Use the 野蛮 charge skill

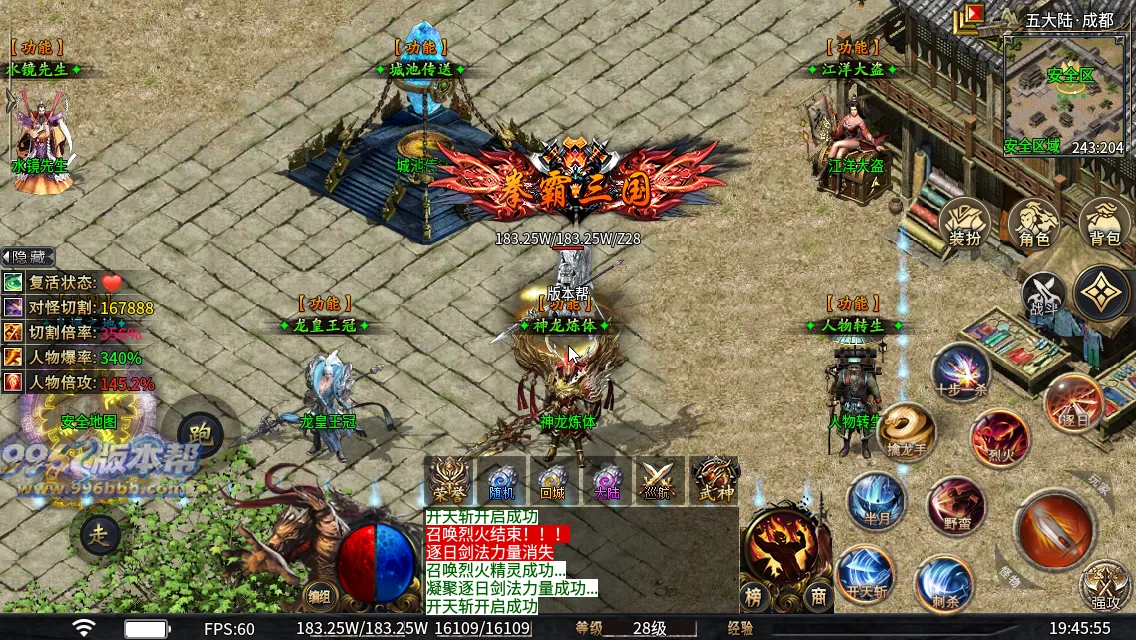(956, 506)
